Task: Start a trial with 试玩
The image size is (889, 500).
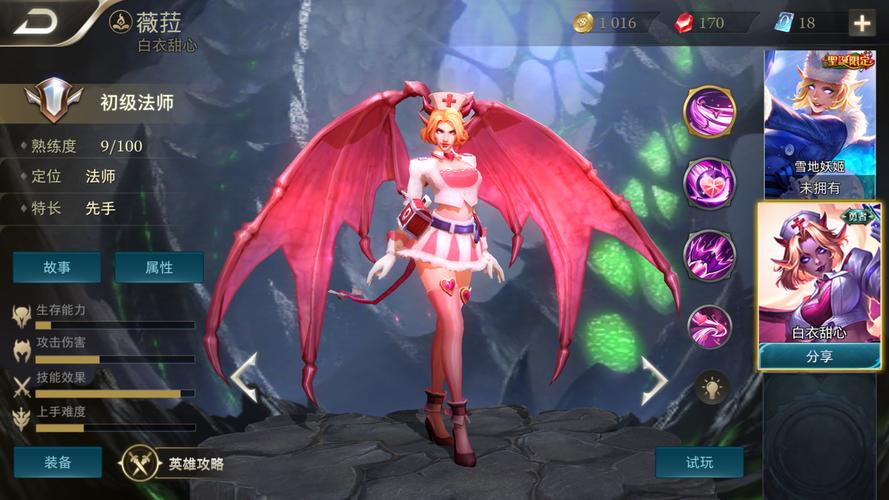Action: (699, 462)
